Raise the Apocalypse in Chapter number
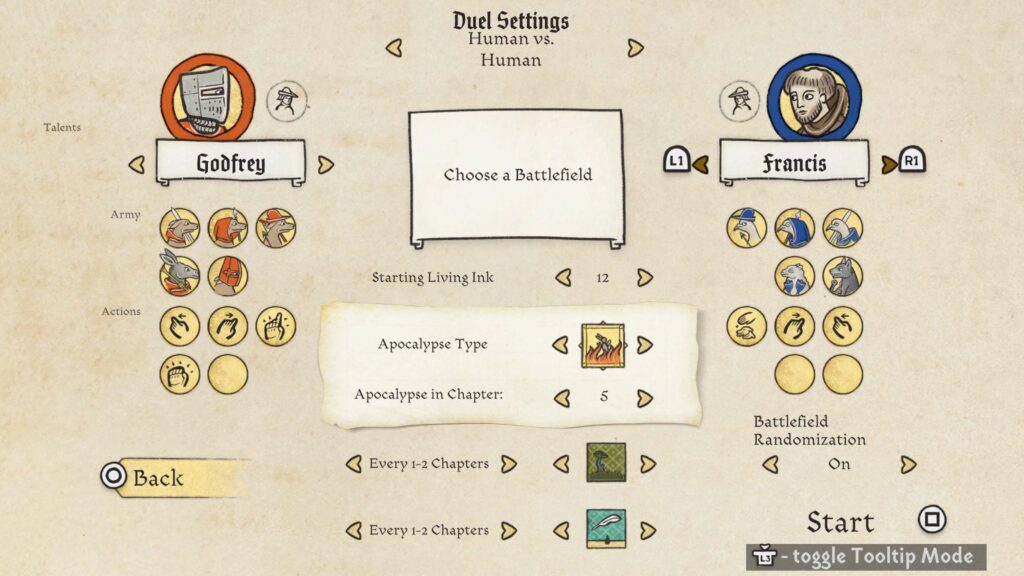Image resolution: width=1024 pixels, height=576 pixels. [645, 397]
